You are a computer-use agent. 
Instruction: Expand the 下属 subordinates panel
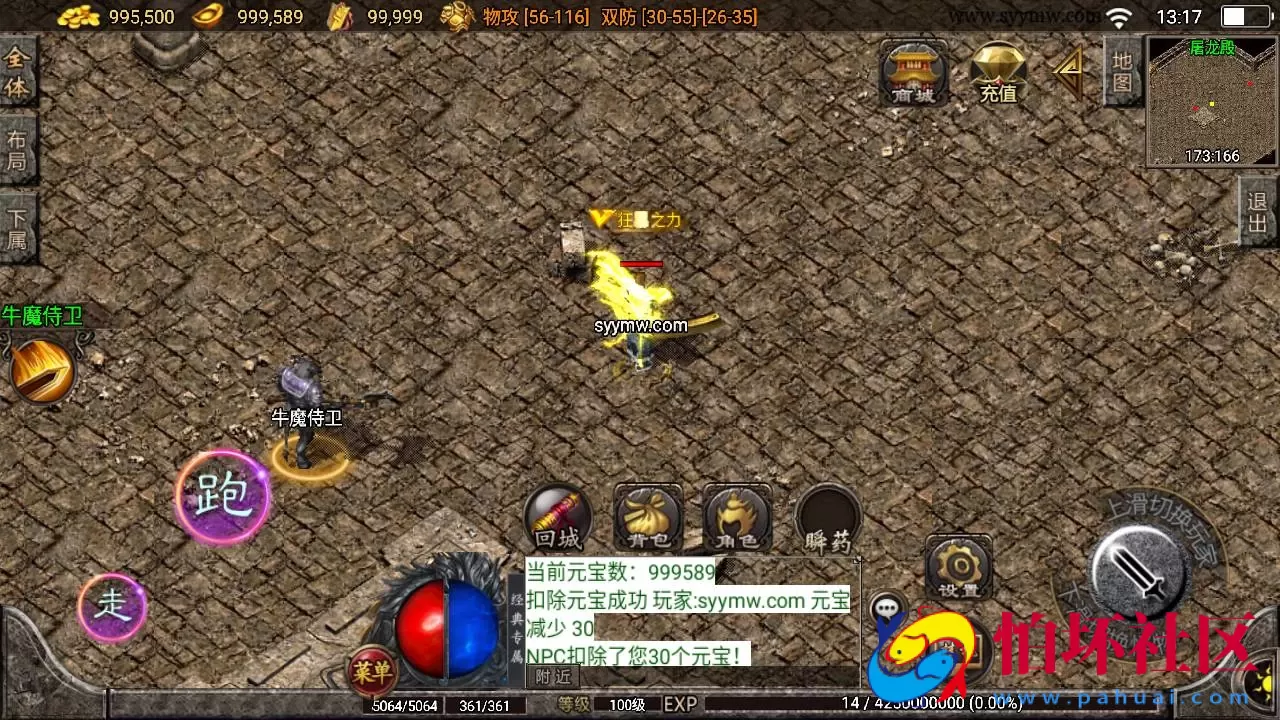(x=17, y=228)
